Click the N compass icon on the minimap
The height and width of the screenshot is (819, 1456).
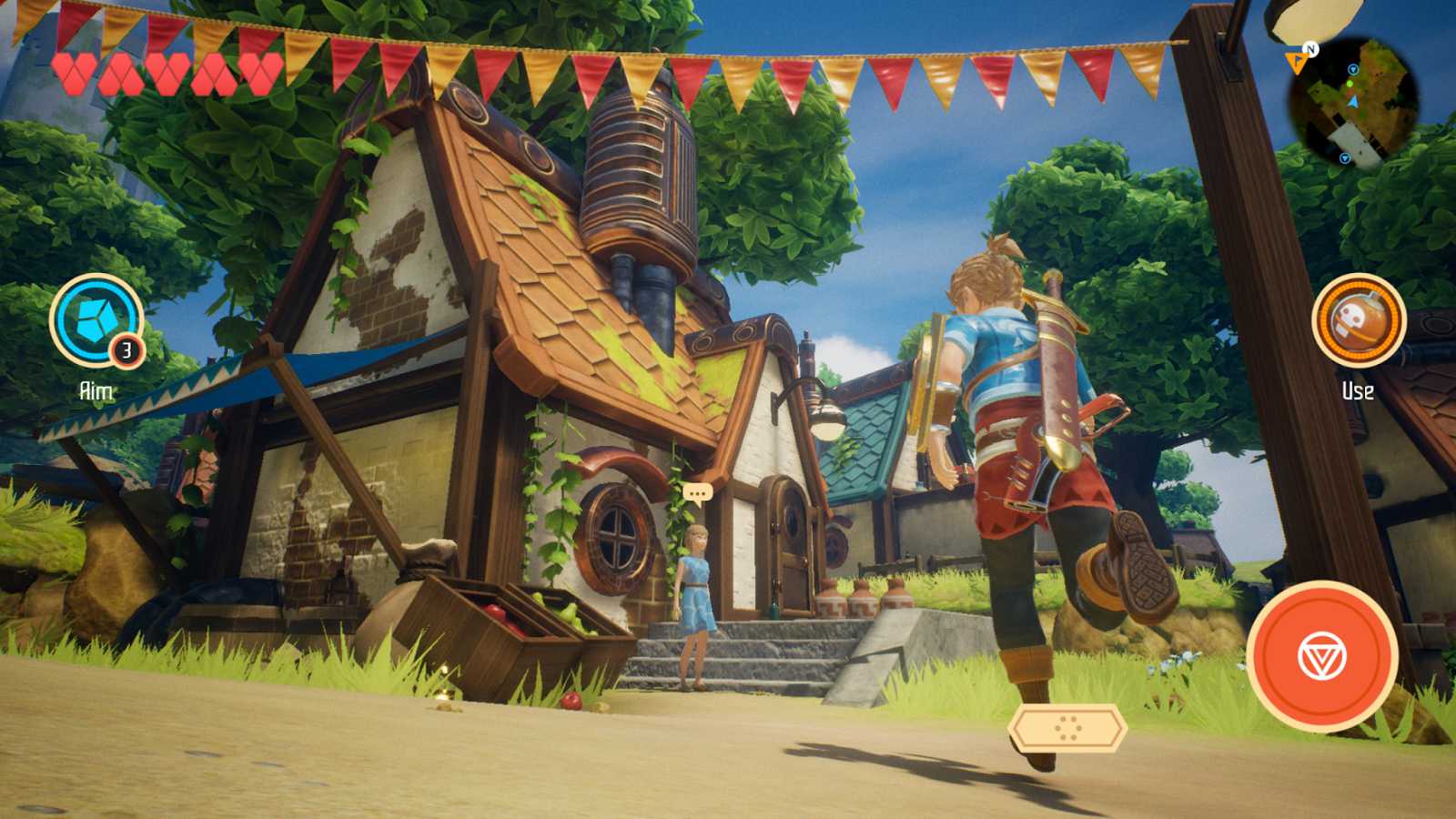tap(1310, 48)
